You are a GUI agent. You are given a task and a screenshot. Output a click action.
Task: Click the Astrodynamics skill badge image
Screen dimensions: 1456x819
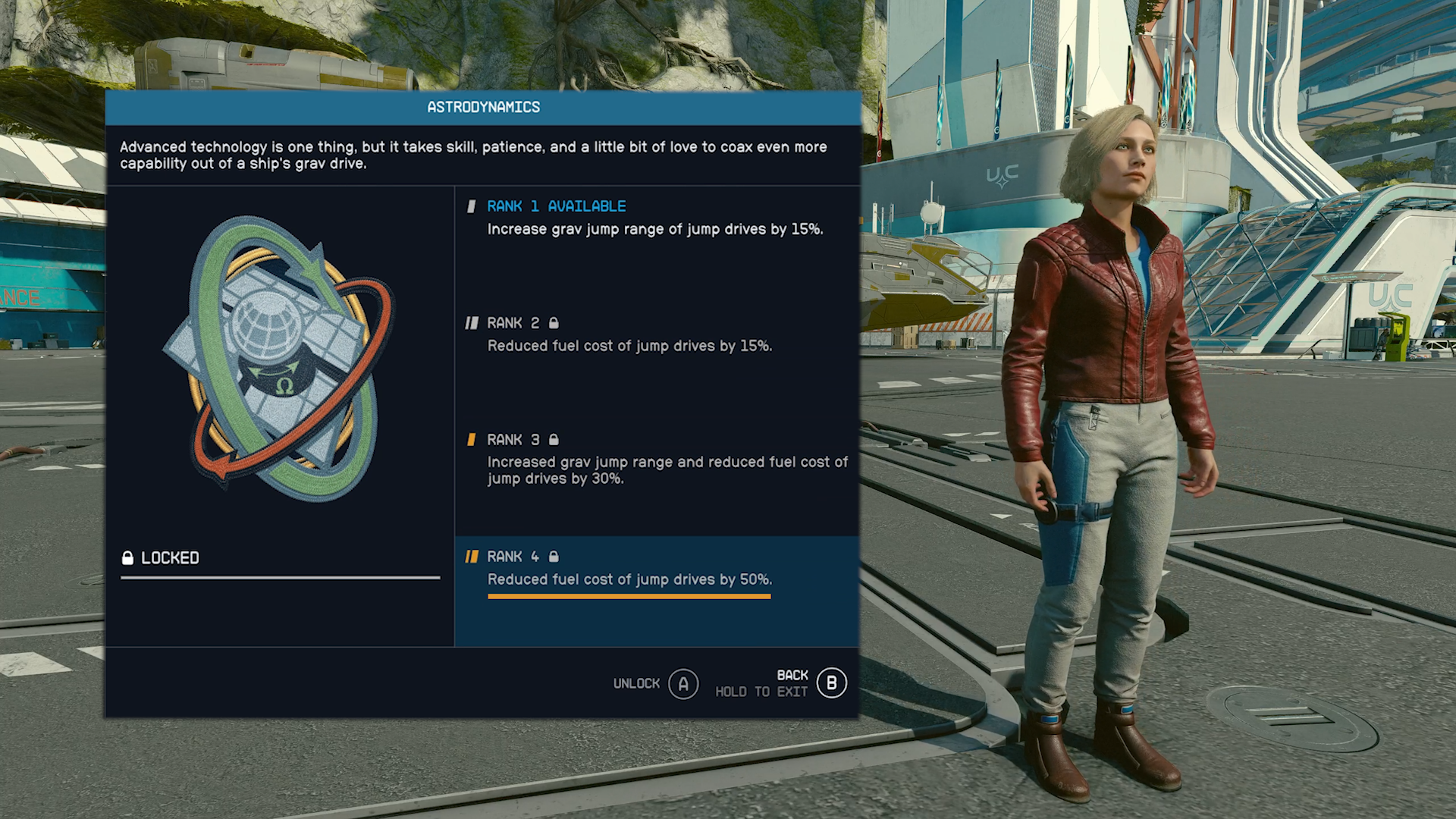[279, 358]
